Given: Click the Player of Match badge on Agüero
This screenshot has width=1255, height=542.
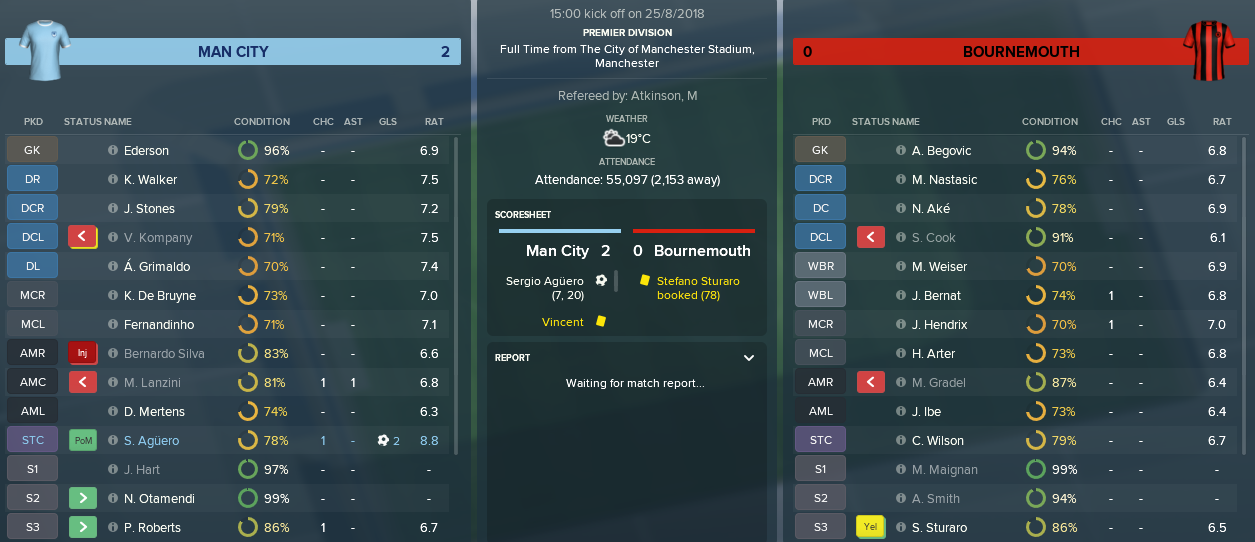Looking at the screenshot, I should pyautogui.click(x=83, y=441).
